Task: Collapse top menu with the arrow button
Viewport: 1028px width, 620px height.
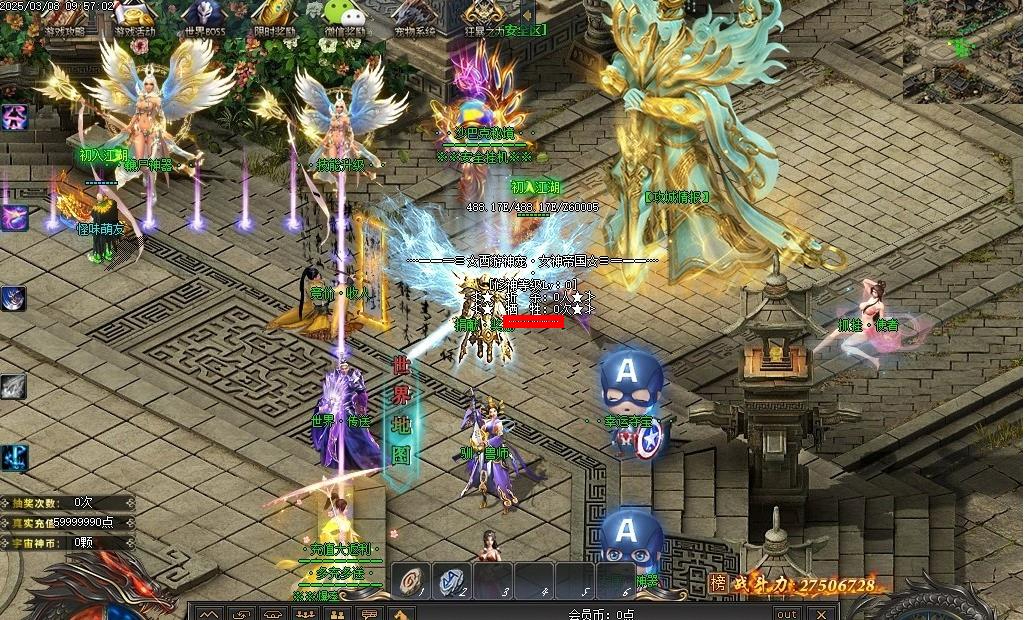Action: [529, 12]
